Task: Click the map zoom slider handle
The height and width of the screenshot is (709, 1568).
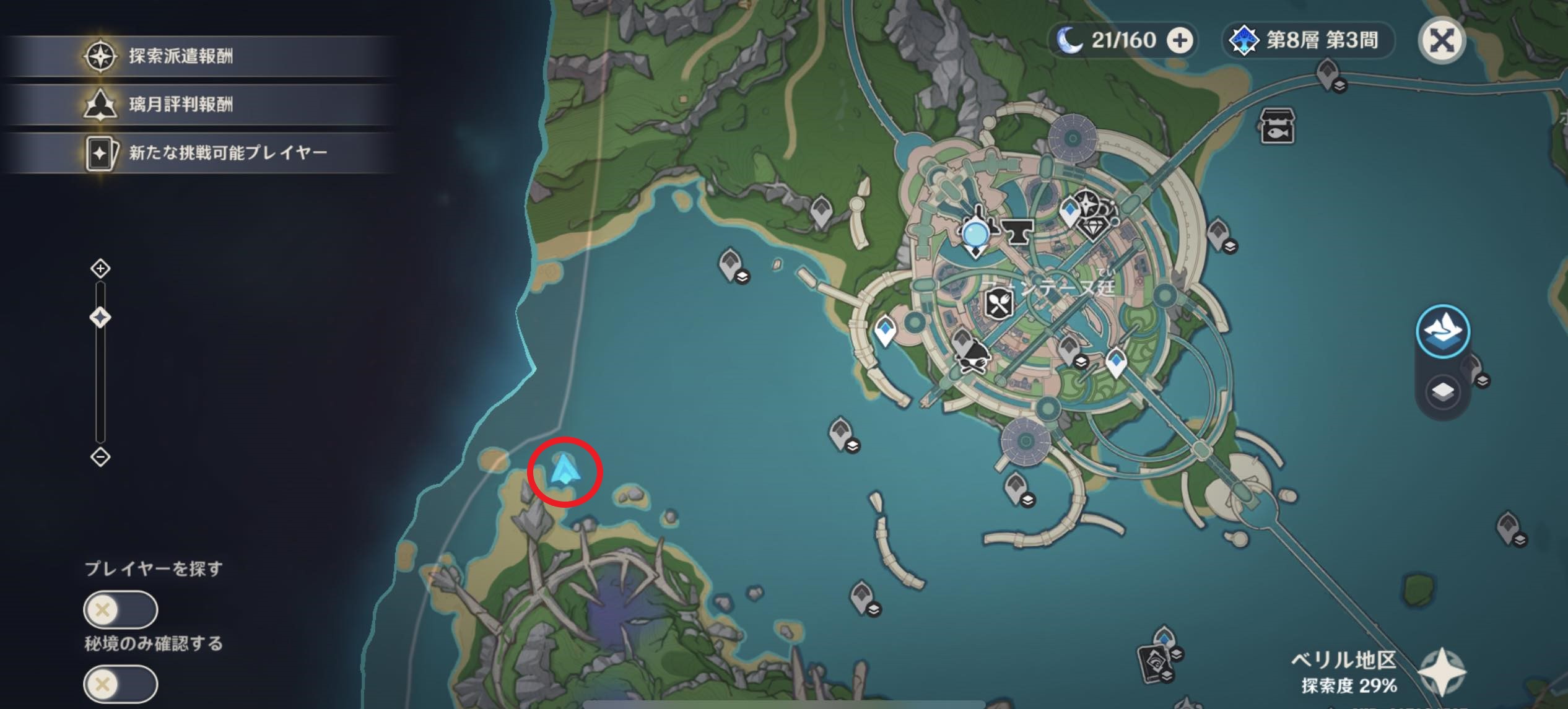Action: tap(100, 318)
